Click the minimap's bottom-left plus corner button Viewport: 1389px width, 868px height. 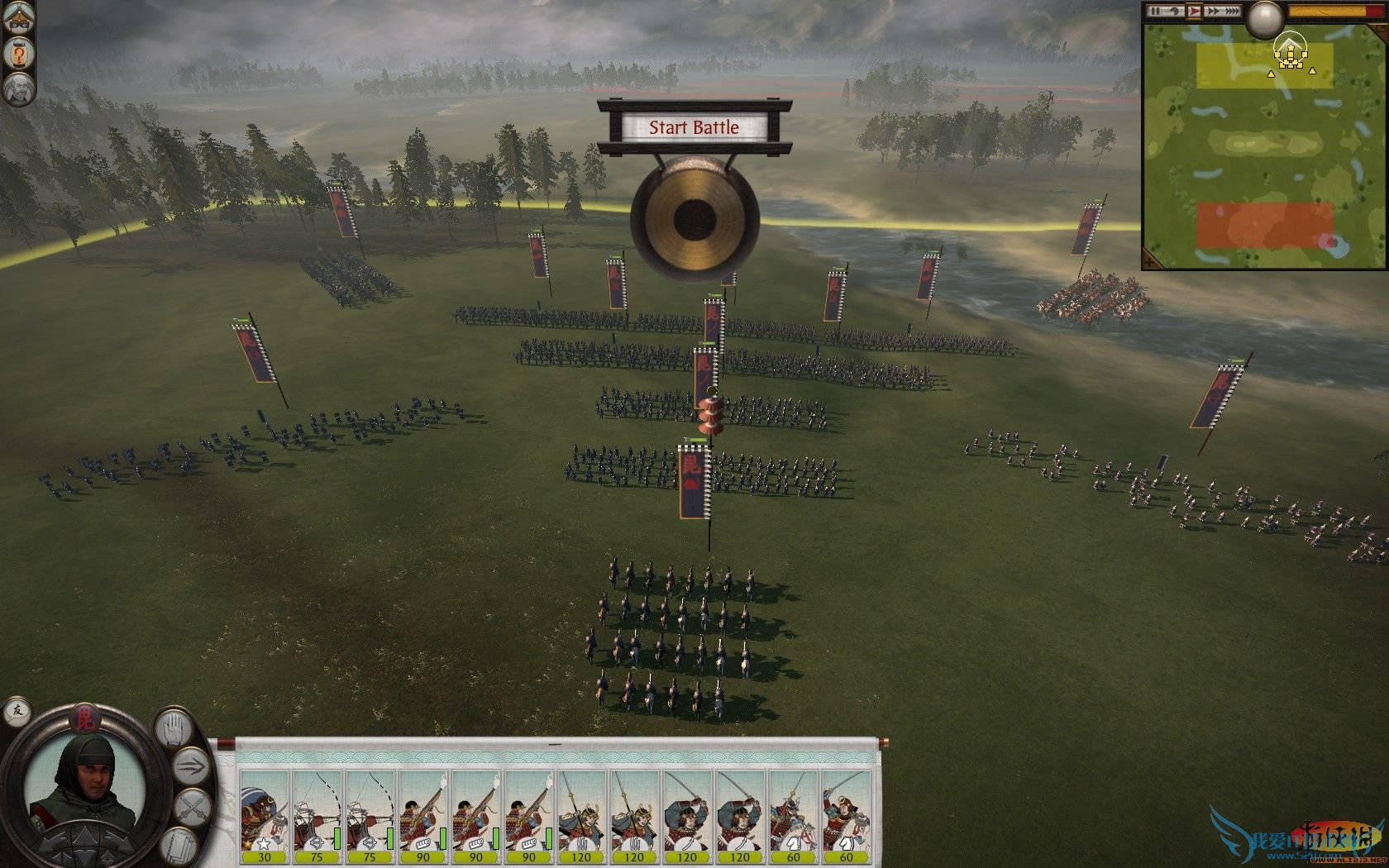[x=1152, y=261]
